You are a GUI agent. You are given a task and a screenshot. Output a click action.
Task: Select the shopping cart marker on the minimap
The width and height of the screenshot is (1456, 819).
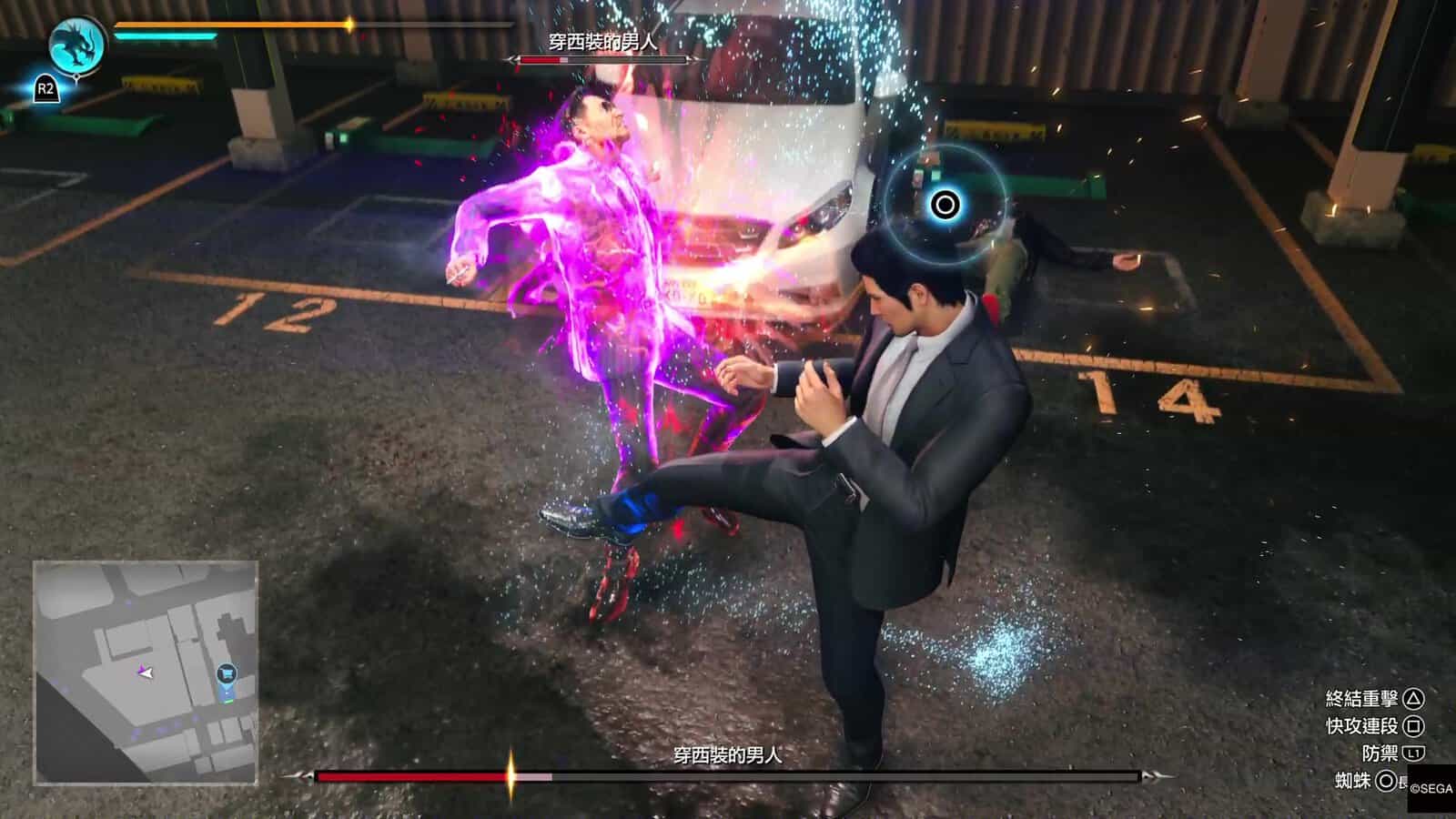pos(227,673)
